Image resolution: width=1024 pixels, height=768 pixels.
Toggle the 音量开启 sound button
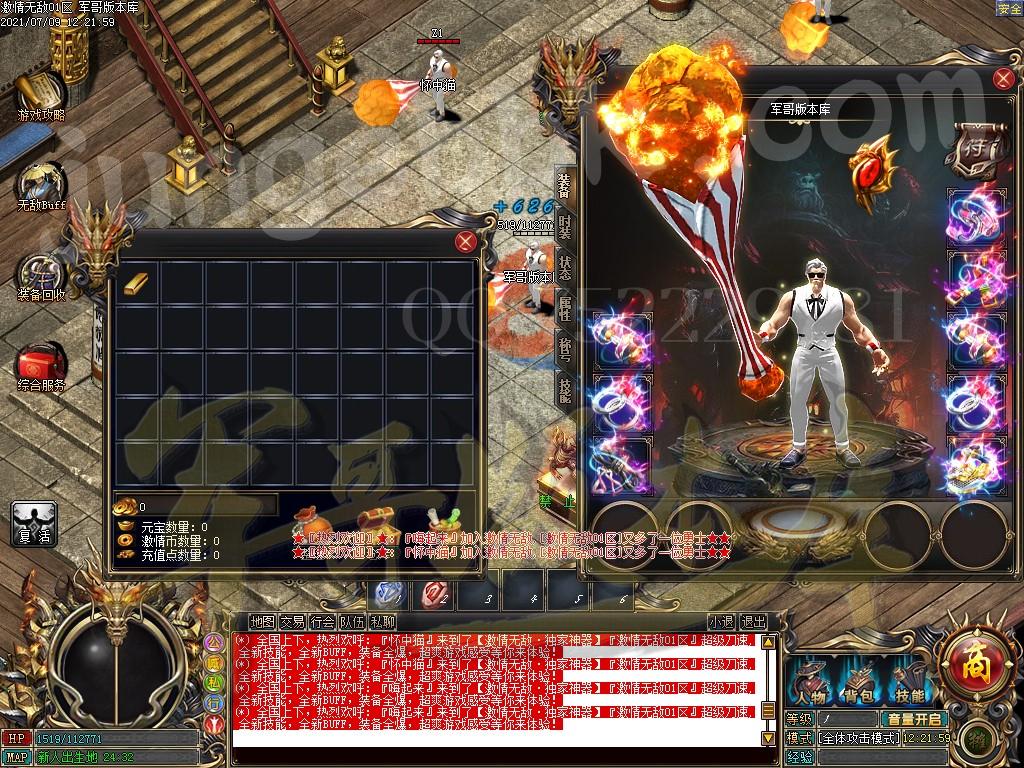tap(914, 718)
